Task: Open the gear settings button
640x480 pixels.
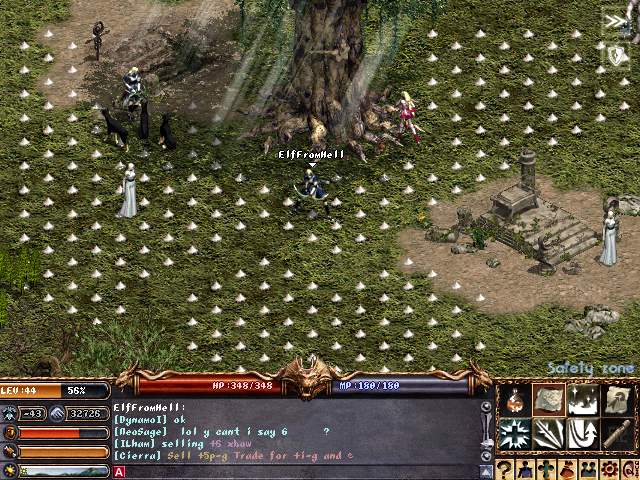Action: point(606,469)
